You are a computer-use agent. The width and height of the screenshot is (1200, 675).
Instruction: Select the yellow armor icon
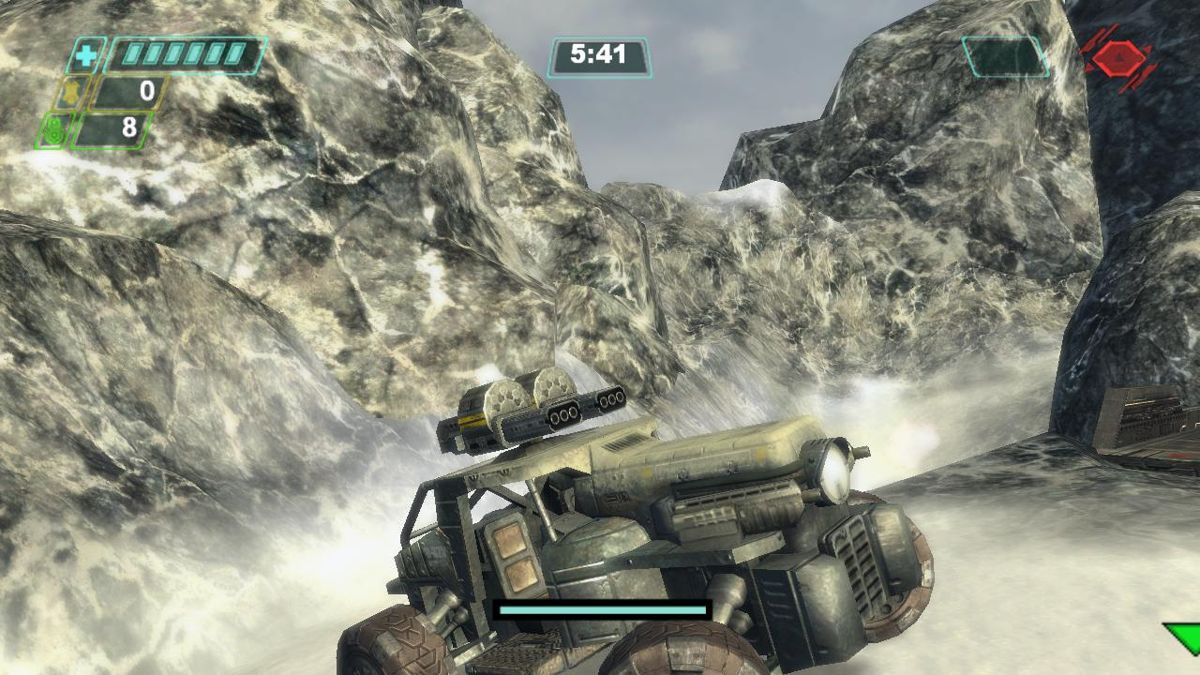(71, 93)
